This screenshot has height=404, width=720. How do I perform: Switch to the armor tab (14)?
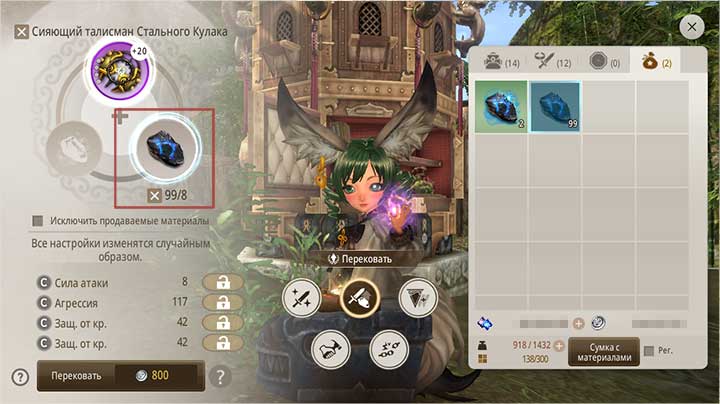point(500,62)
